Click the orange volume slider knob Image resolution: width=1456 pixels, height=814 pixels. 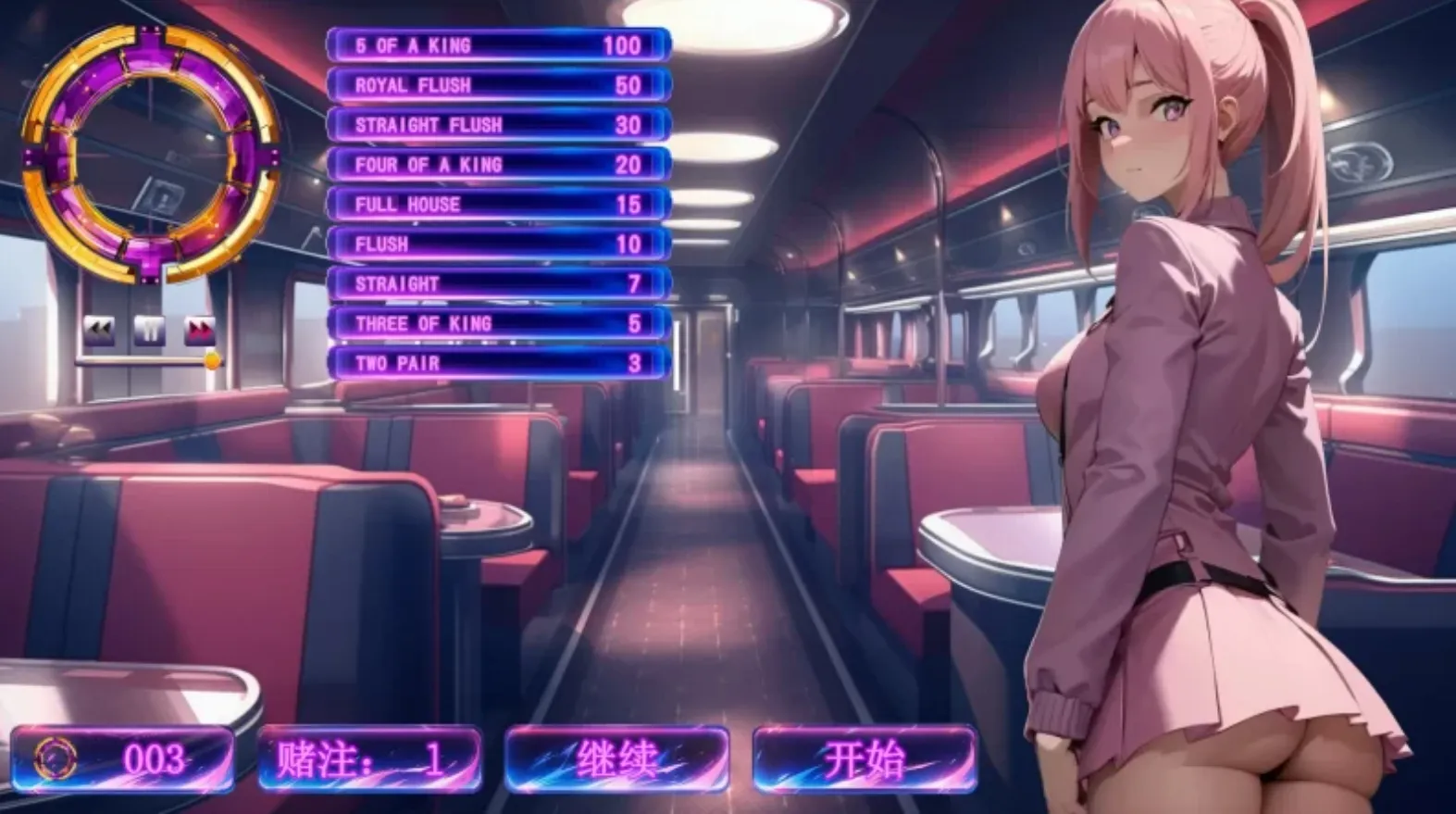[213, 360]
